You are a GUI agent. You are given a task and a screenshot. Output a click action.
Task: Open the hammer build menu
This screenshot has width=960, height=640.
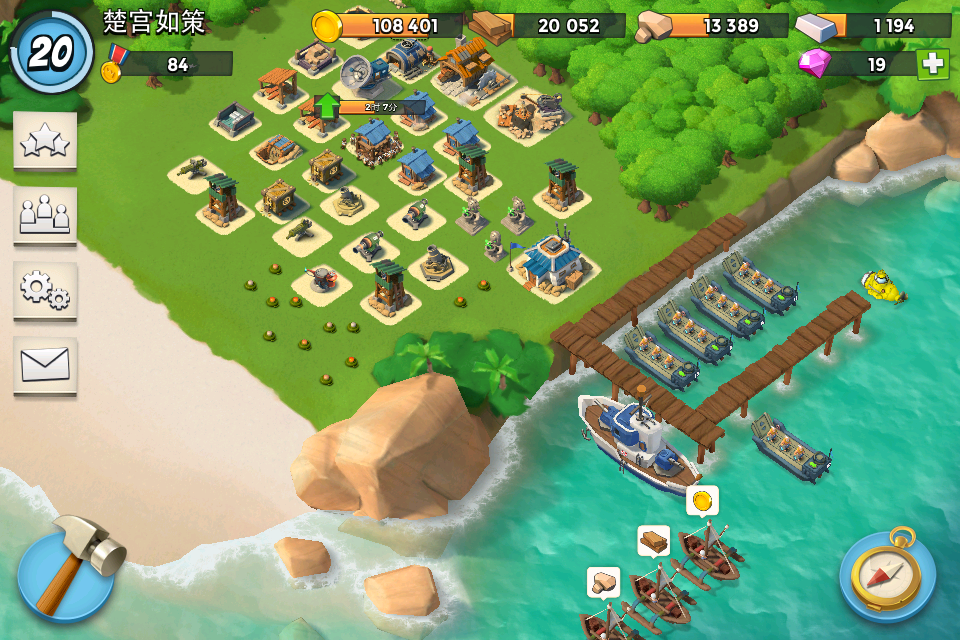(x=66, y=574)
